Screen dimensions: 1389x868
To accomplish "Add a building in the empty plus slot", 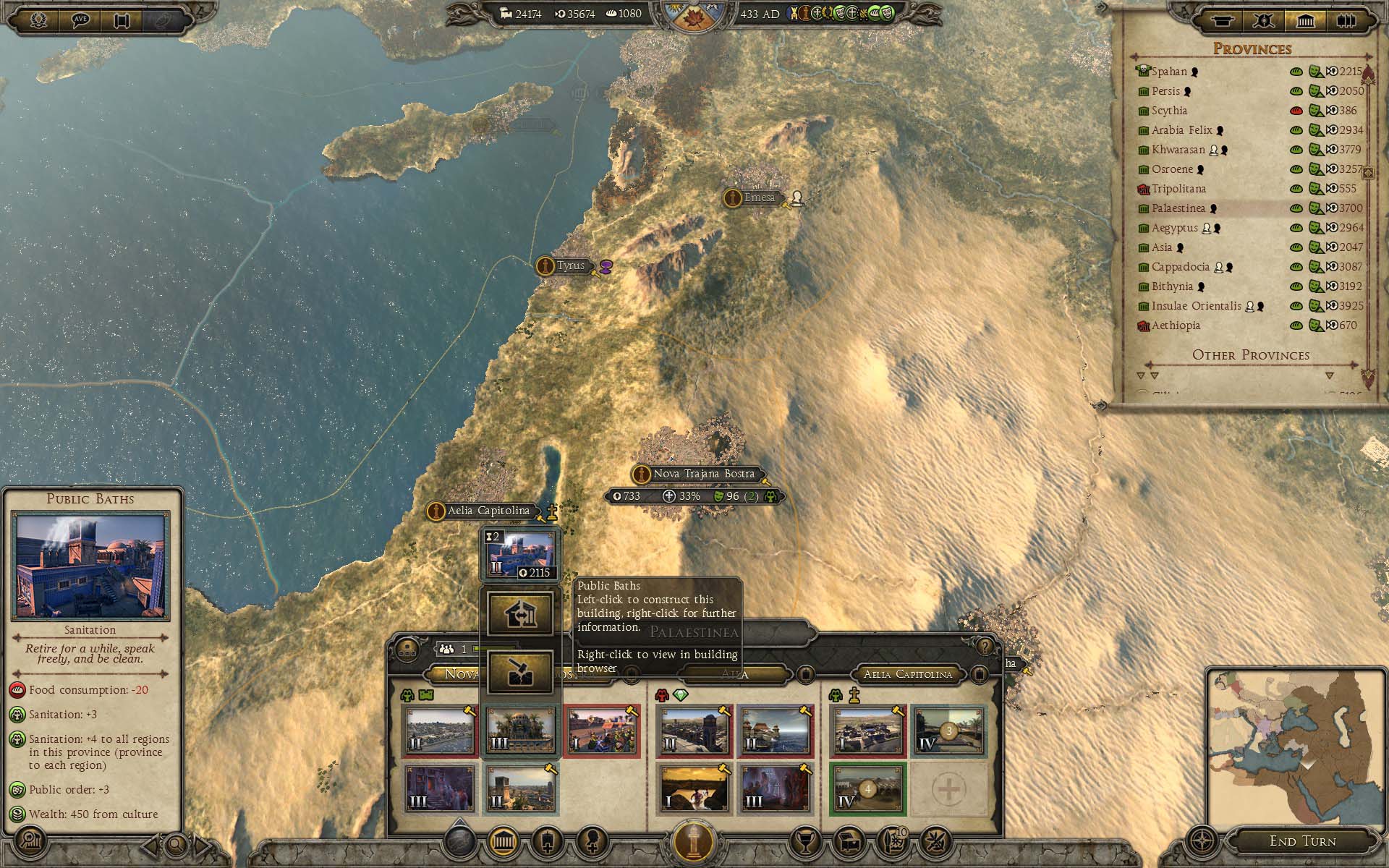I will point(948,788).
